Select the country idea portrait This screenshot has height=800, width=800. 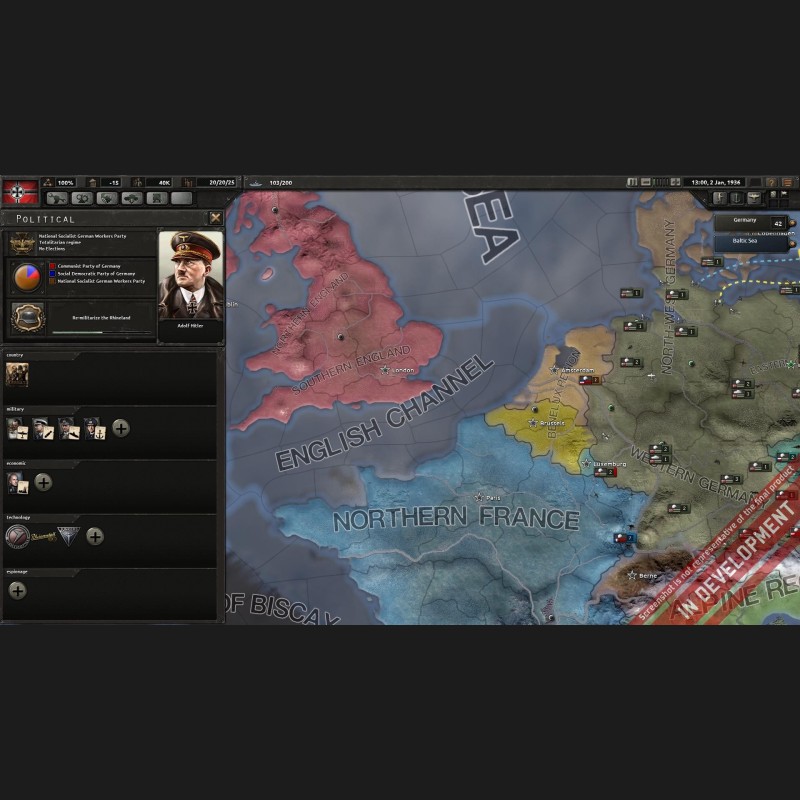point(17,374)
